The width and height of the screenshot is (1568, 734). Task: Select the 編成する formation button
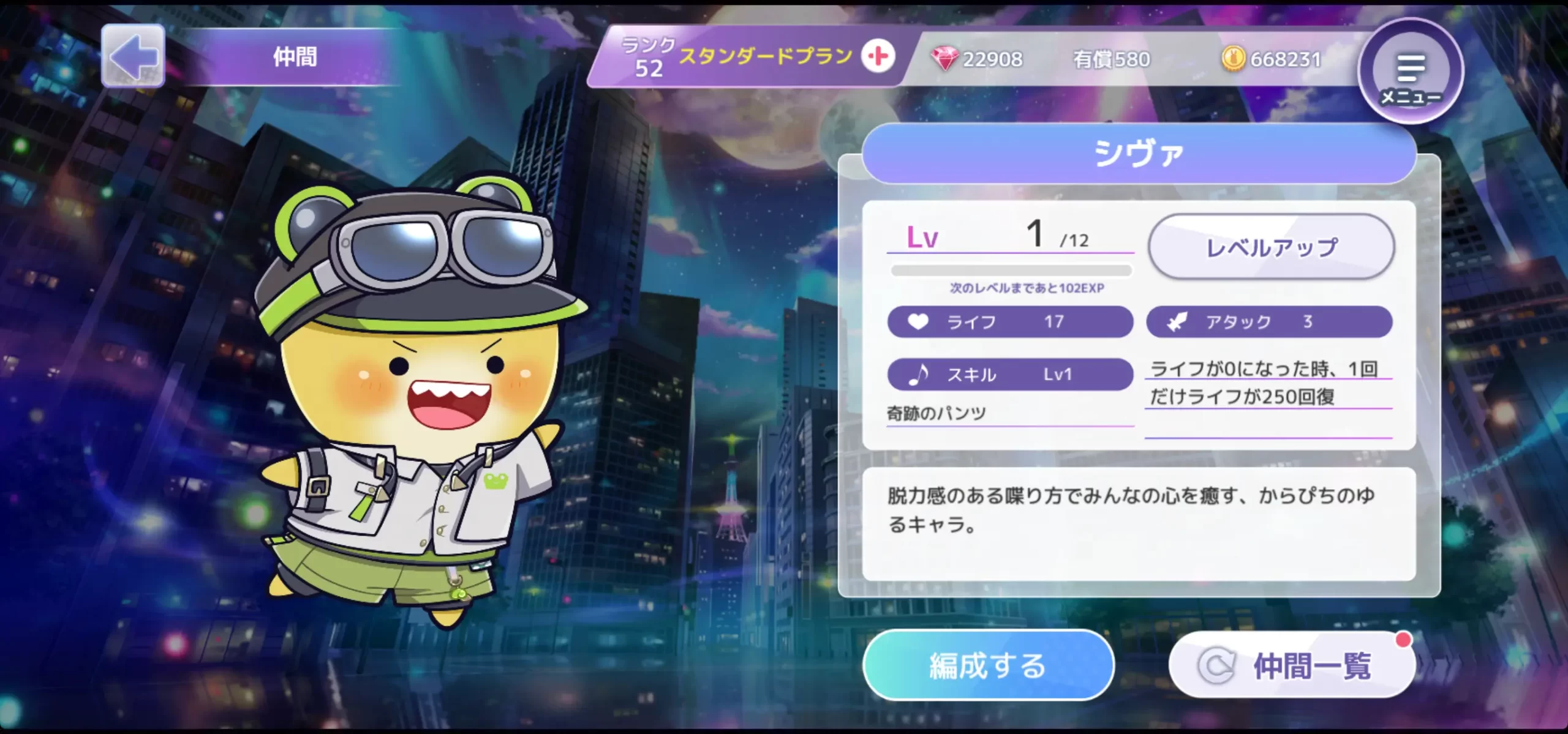987,665
